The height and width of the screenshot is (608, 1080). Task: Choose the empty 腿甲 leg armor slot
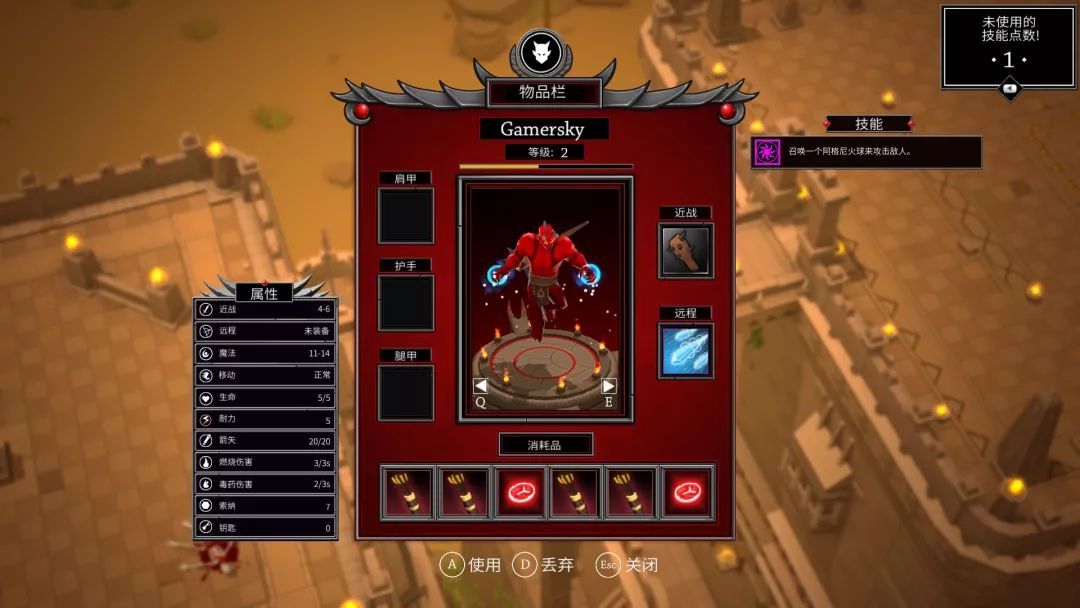click(406, 392)
